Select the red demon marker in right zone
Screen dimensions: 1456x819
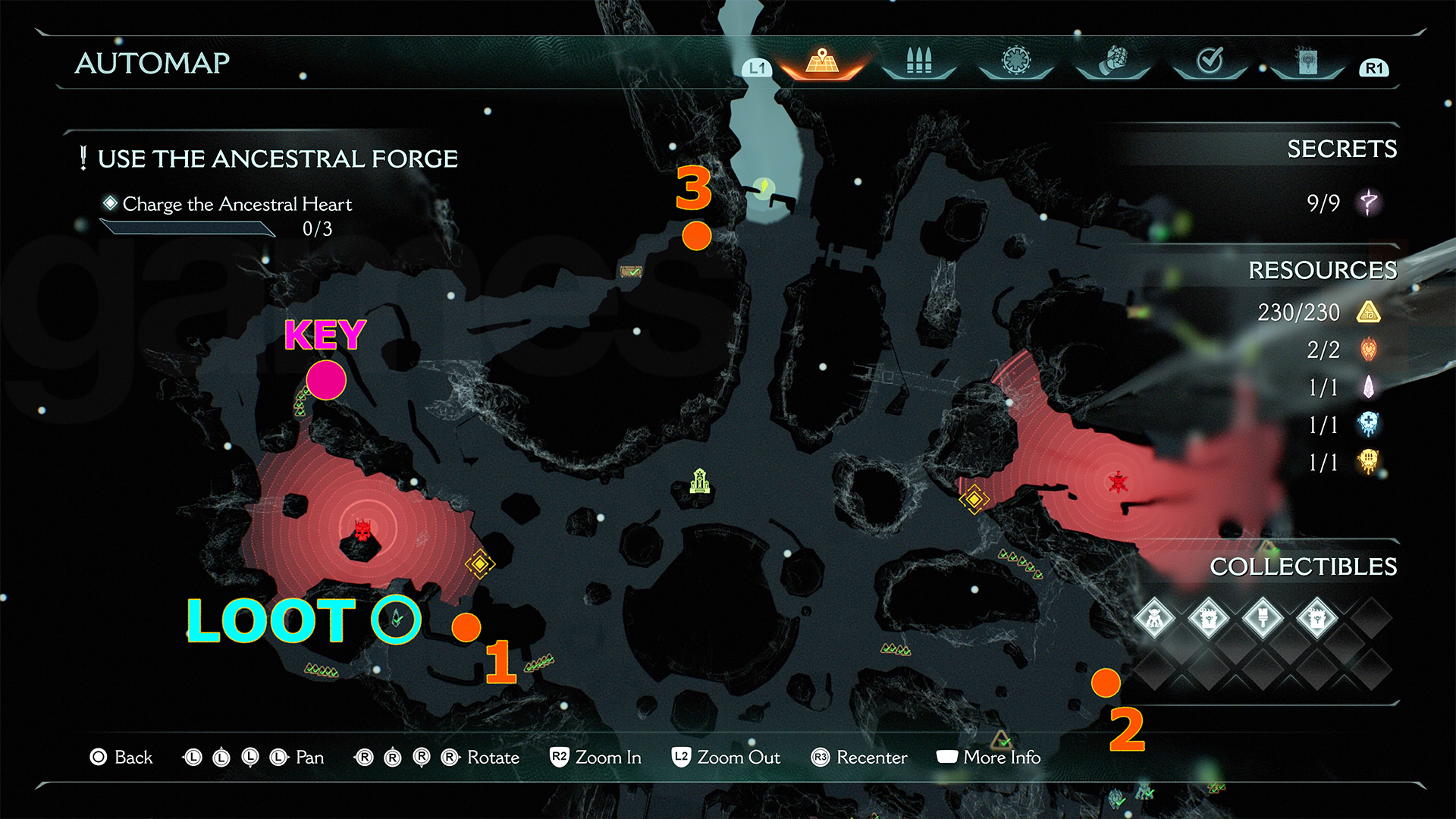[1118, 482]
